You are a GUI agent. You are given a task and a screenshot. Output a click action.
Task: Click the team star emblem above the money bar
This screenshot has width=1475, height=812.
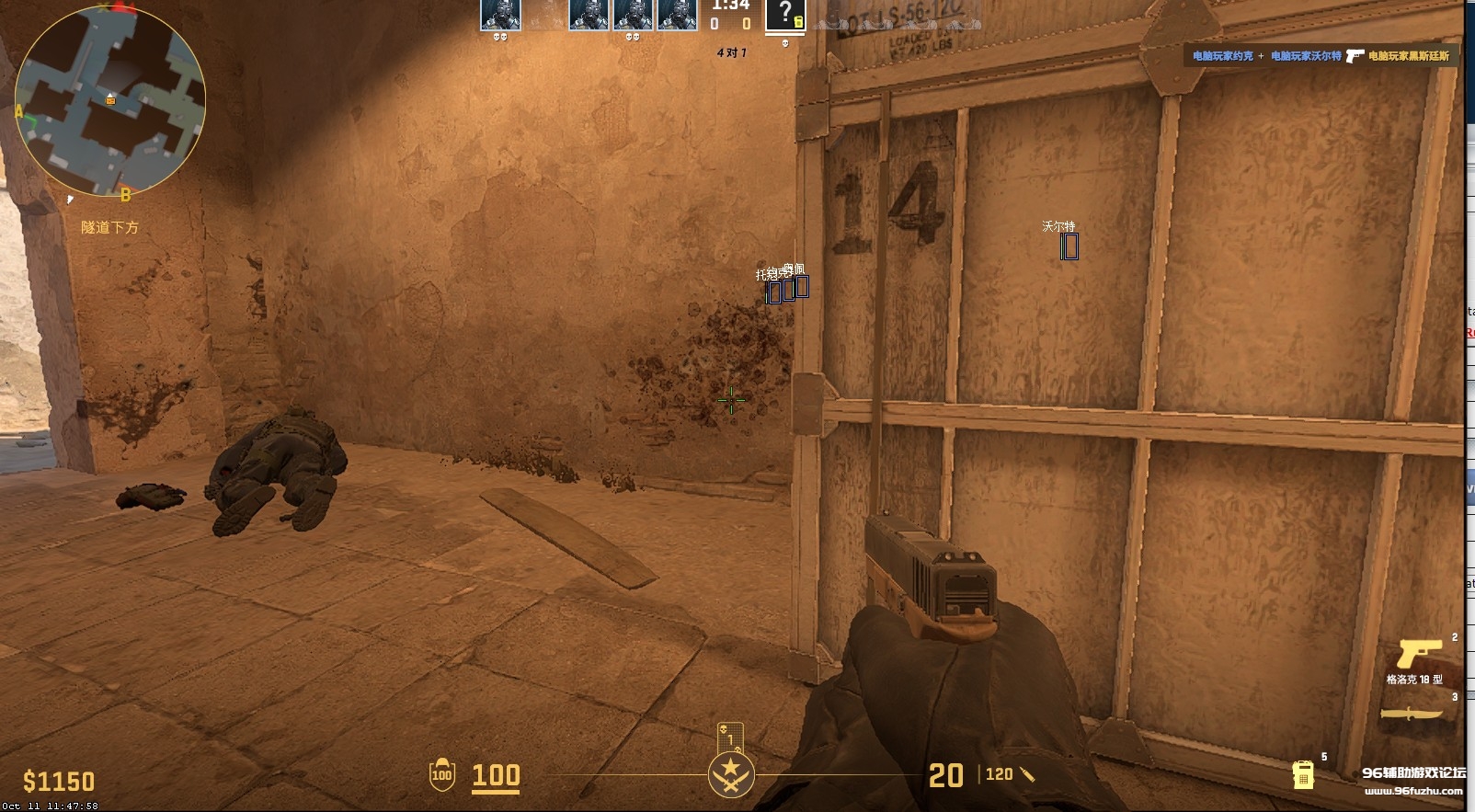pyautogui.click(x=730, y=775)
